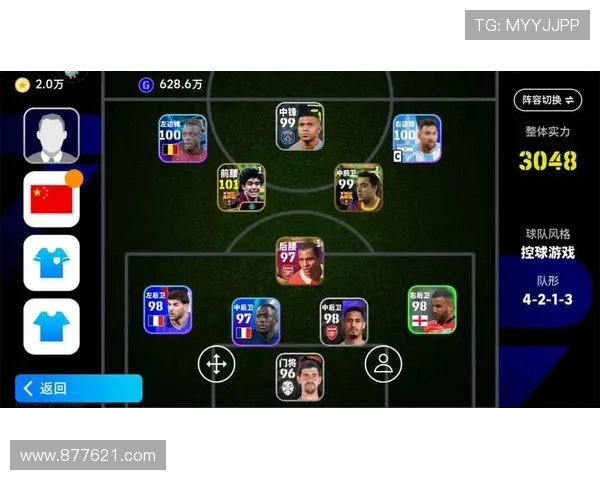Choose the 左后卫 98 left back card
Image resolution: width=600 pixels, height=480 pixels.
coord(167,309)
